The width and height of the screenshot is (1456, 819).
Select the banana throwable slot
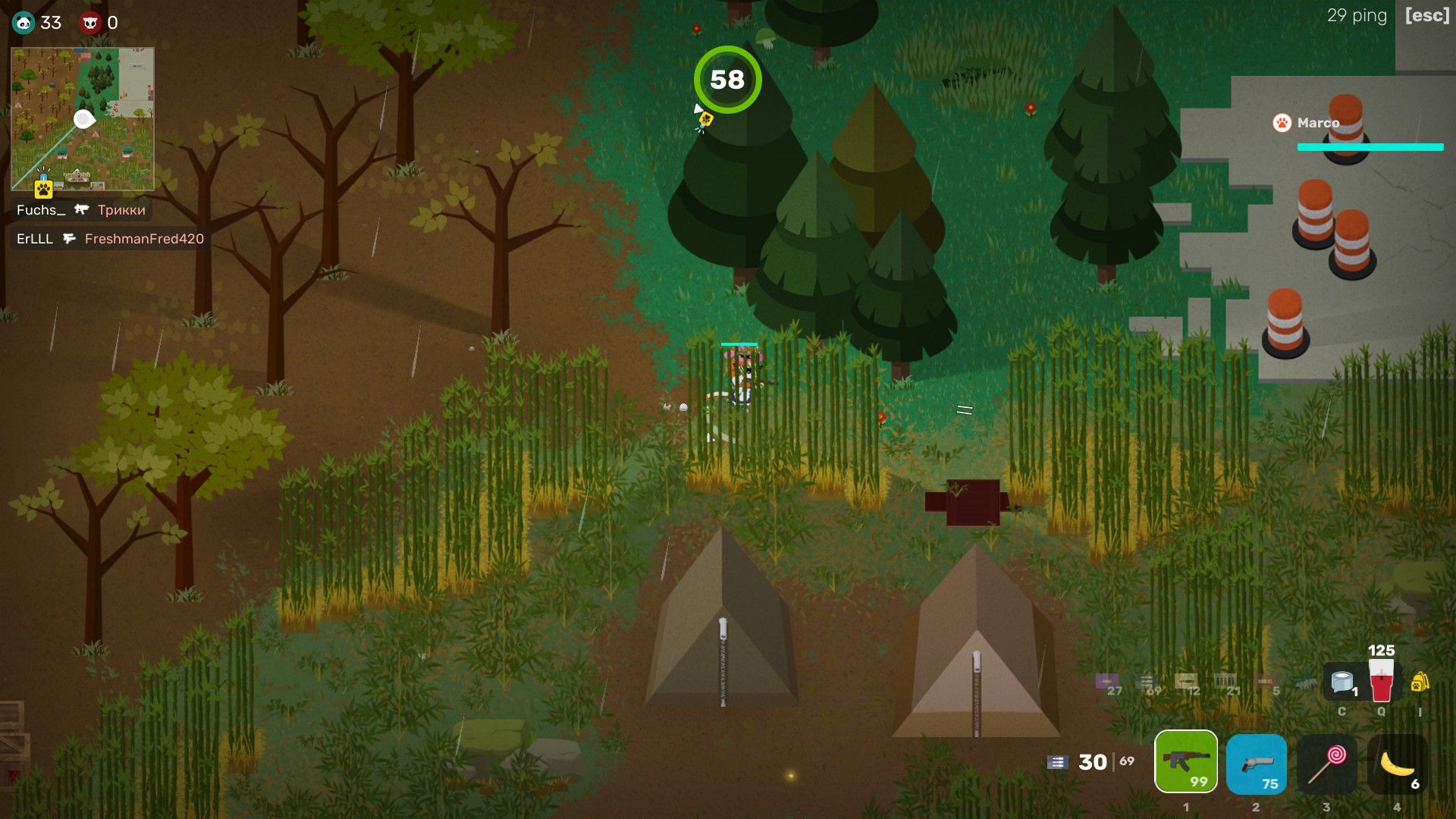click(1397, 763)
